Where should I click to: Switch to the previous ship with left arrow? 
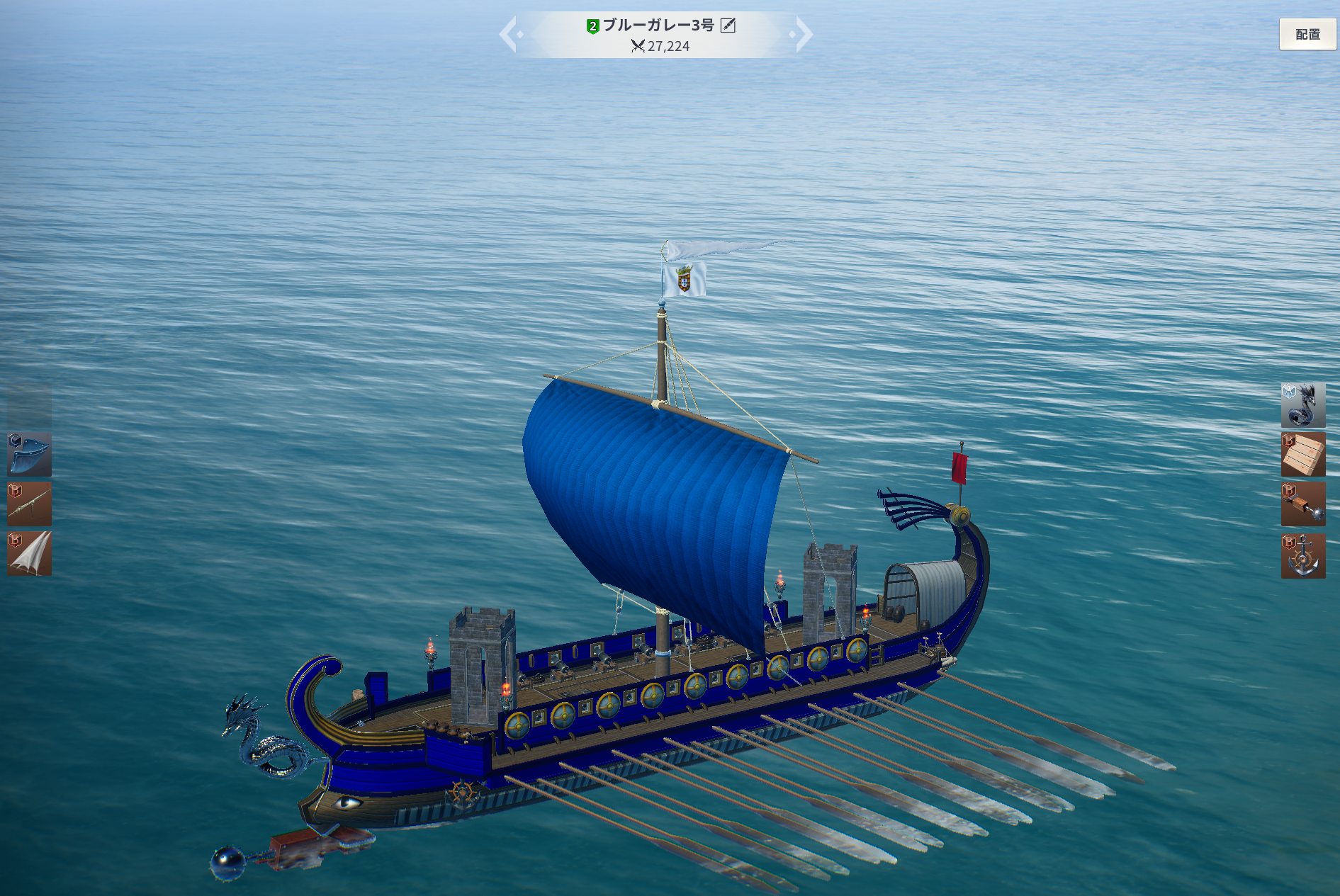coord(509,34)
